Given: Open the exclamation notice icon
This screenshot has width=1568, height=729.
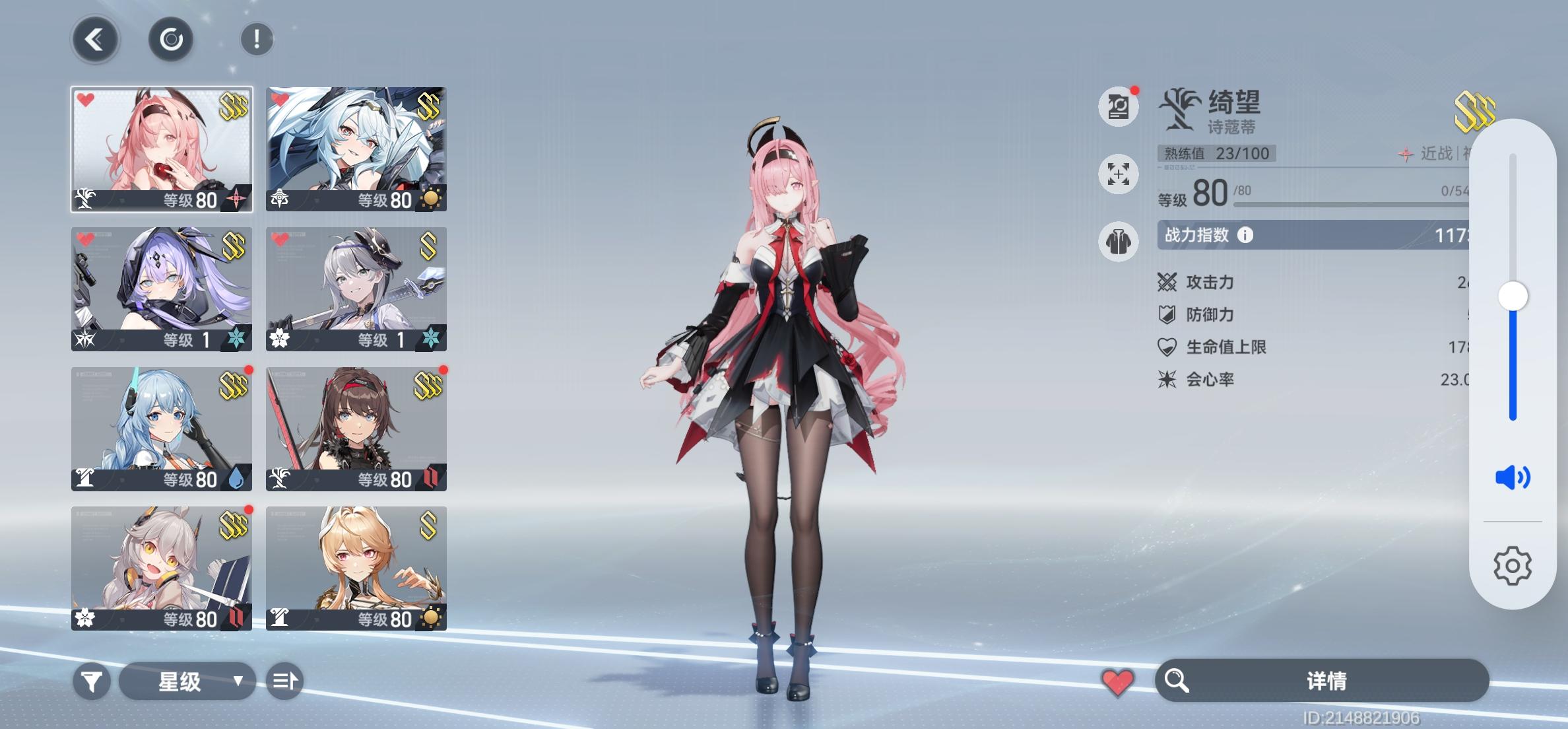Looking at the screenshot, I should click(x=257, y=38).
